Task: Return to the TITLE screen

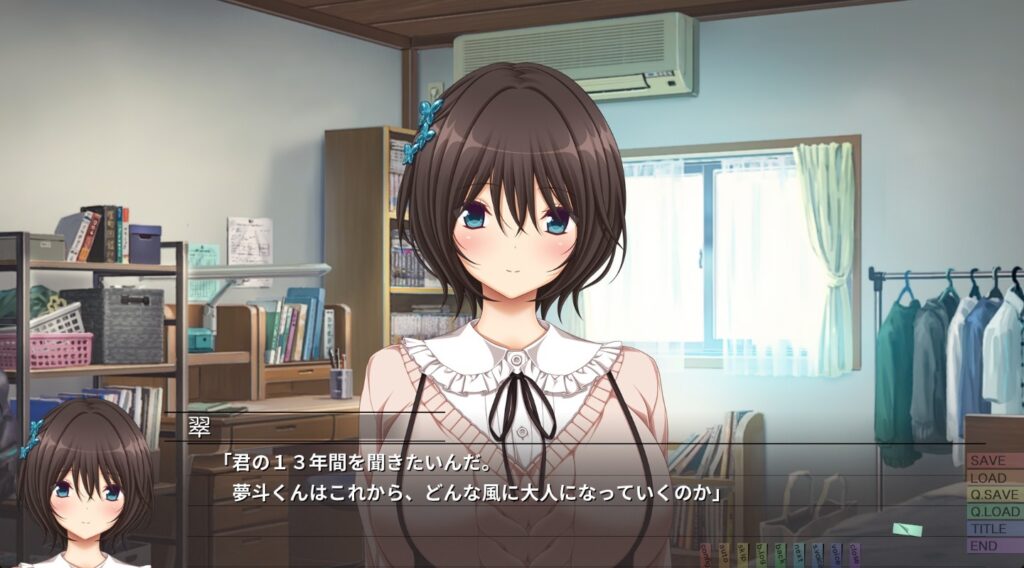Action: click(x=994, y=529)
